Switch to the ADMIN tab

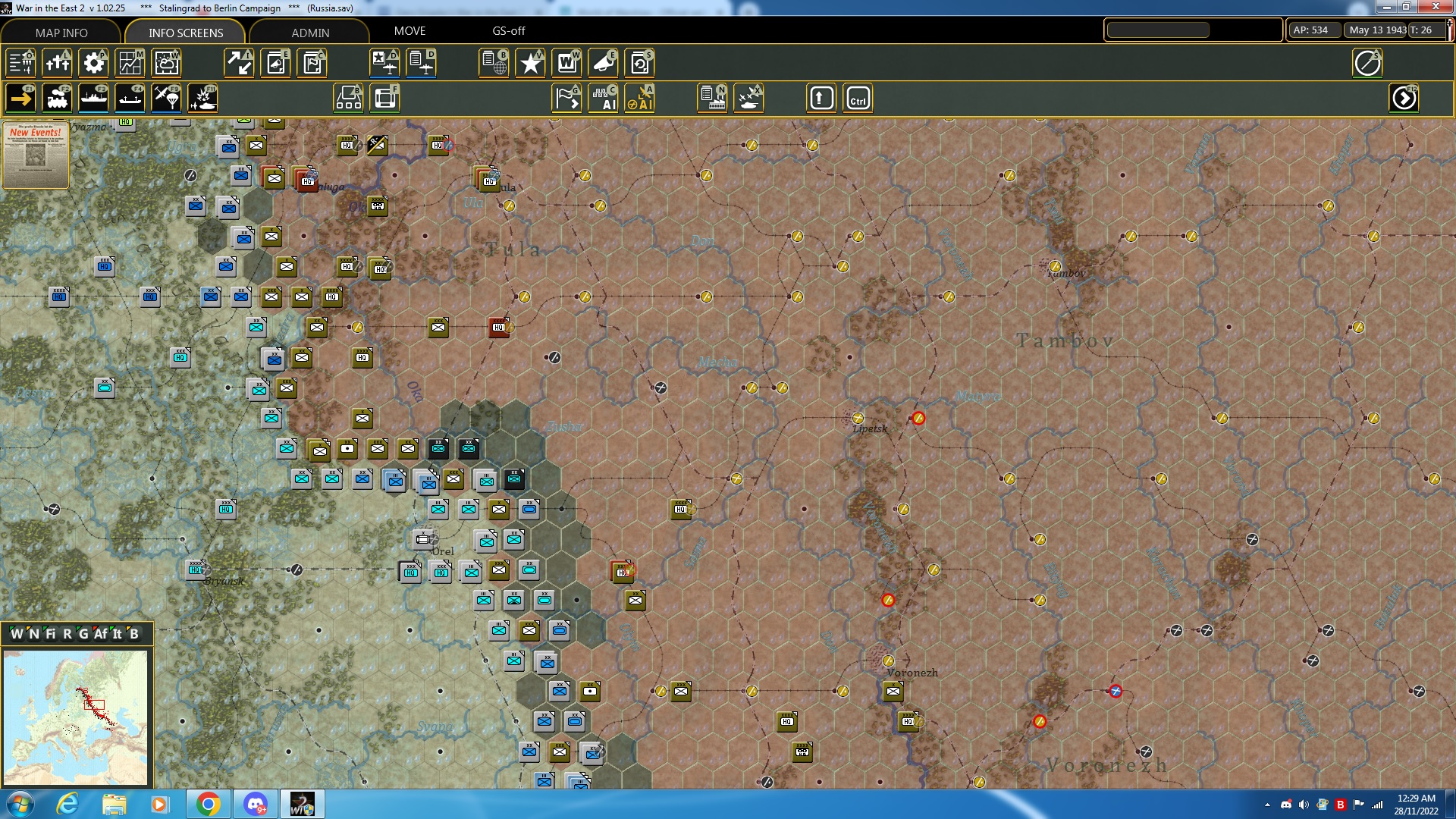[x=311, y=33]
